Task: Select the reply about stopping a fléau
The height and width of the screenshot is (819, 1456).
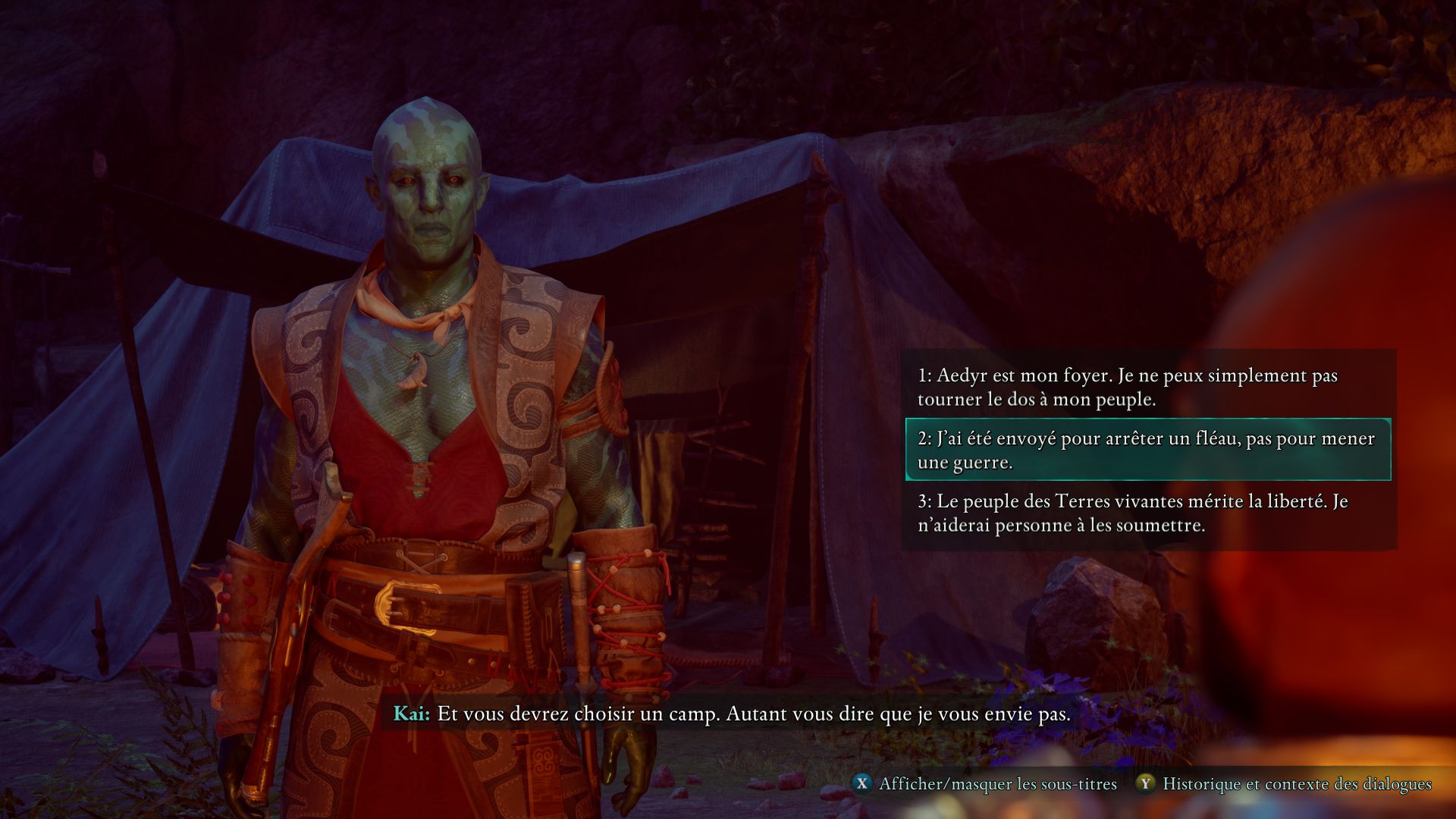Action: tap(1145, 450)
